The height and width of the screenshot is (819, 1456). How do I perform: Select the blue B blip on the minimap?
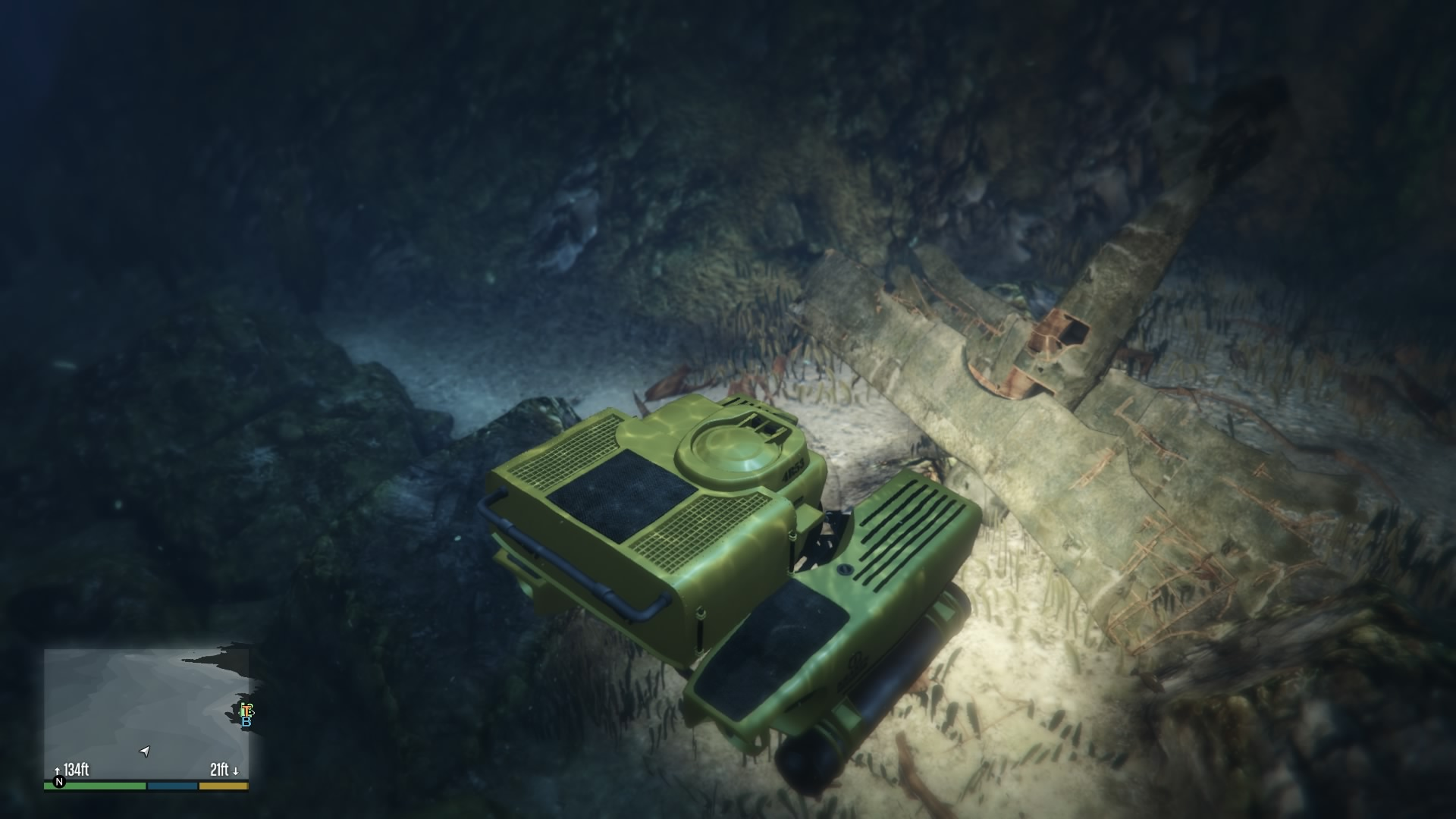pyautogui.click(x=246, y=722)
